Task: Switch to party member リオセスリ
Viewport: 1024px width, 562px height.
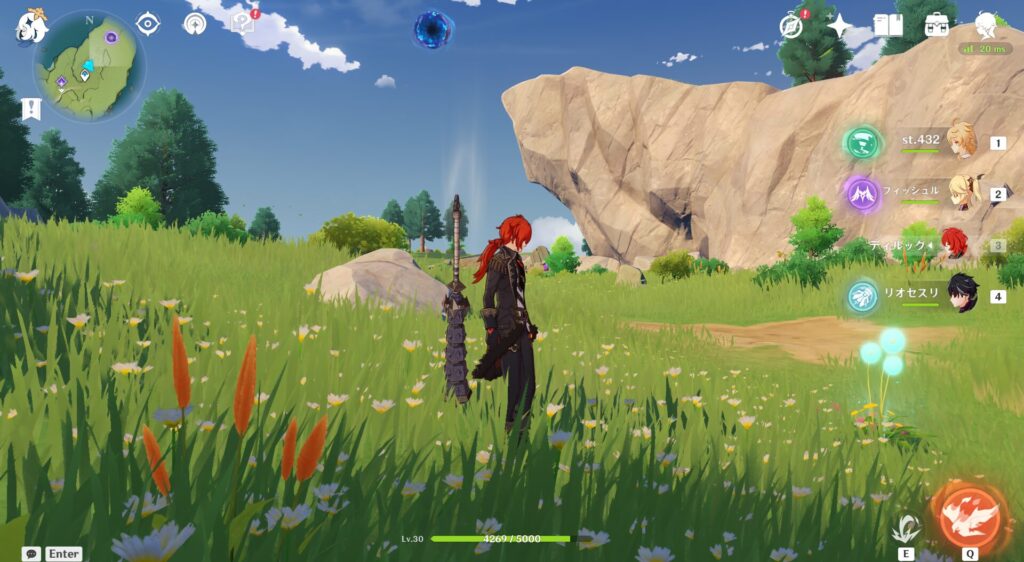Action: [962, 295]
